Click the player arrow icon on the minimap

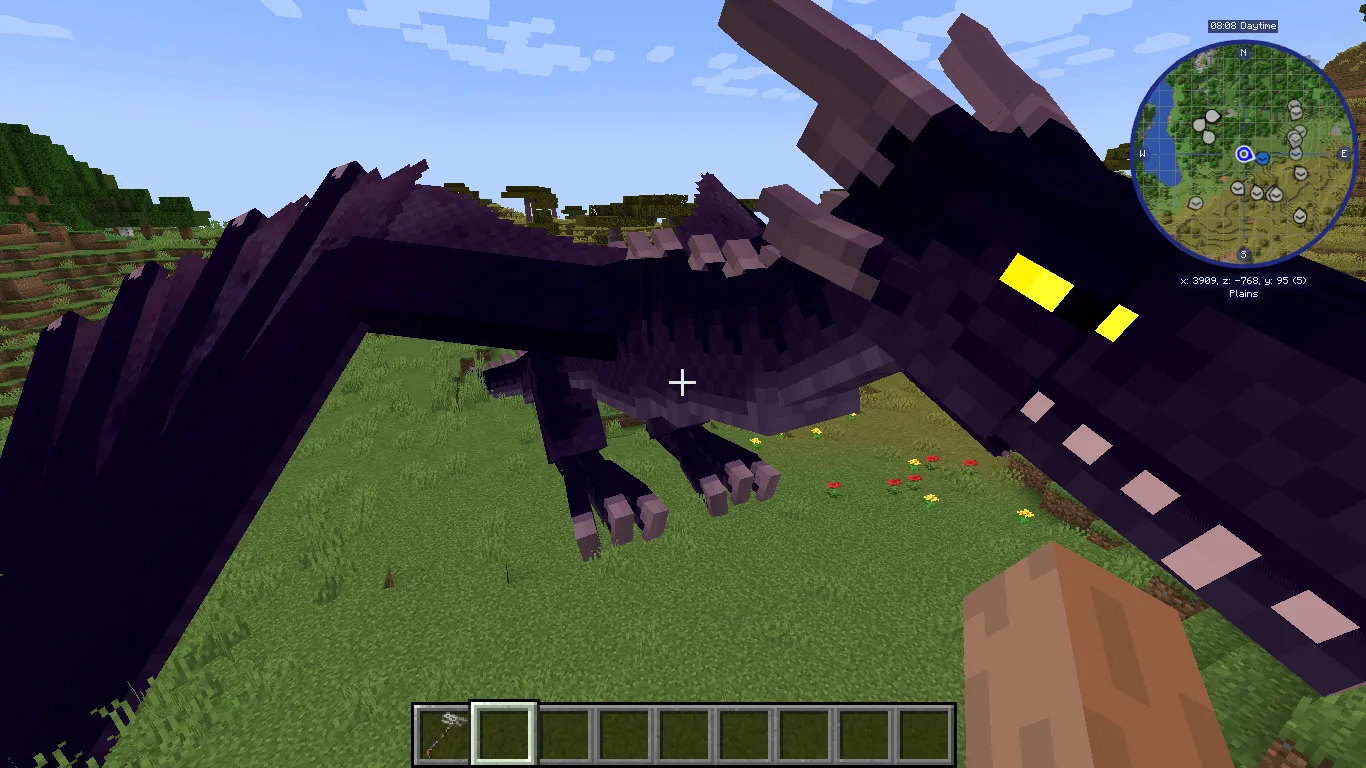[1243, 155]
